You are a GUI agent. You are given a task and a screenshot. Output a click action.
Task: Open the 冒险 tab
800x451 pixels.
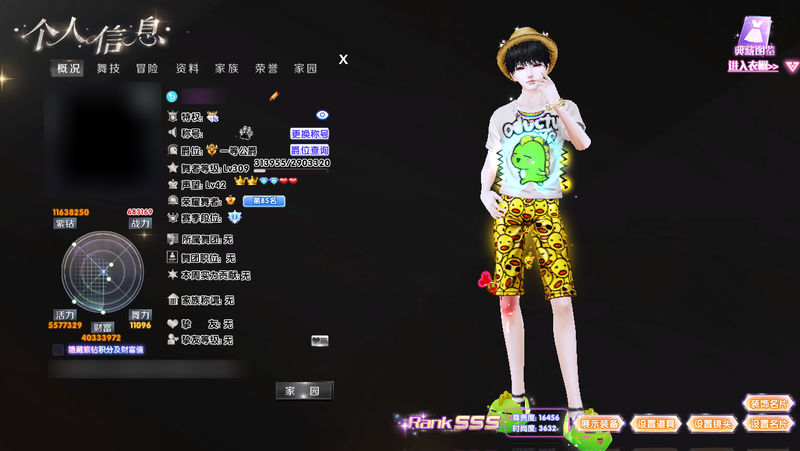pyautogui.click(x=147, y=69)
